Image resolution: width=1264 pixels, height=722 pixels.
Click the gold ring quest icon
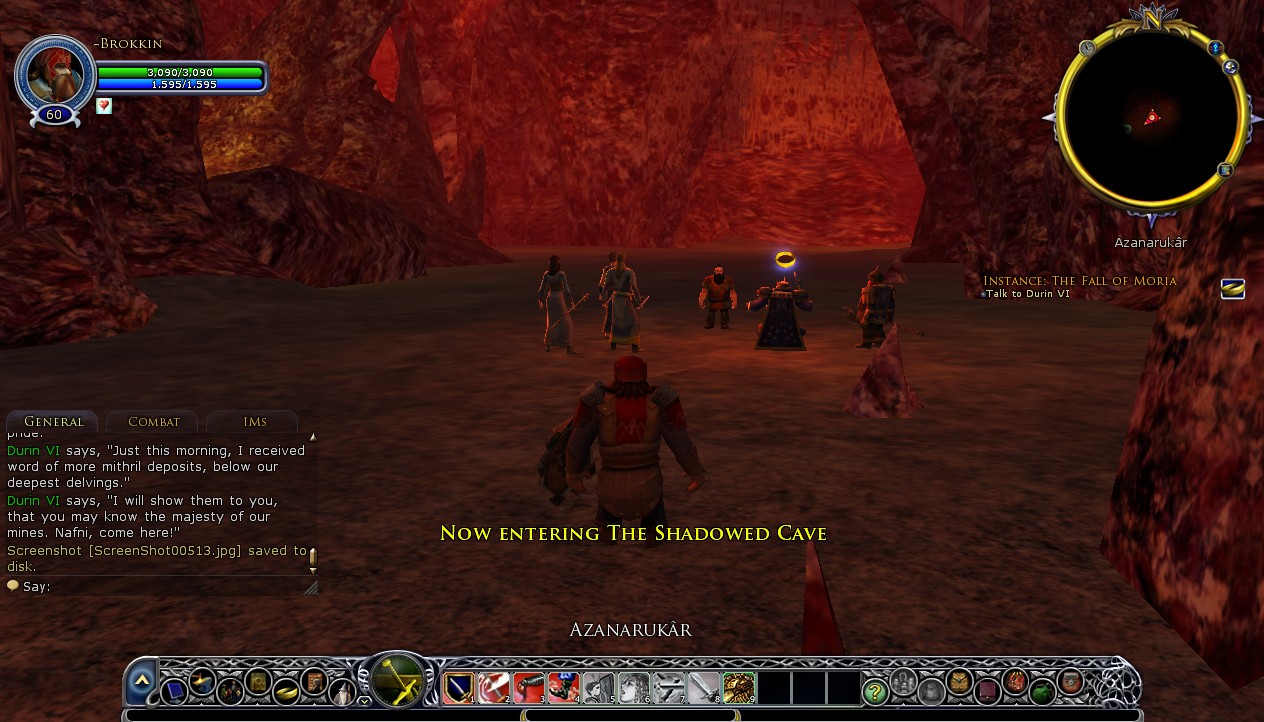(x=1232, y=289)
